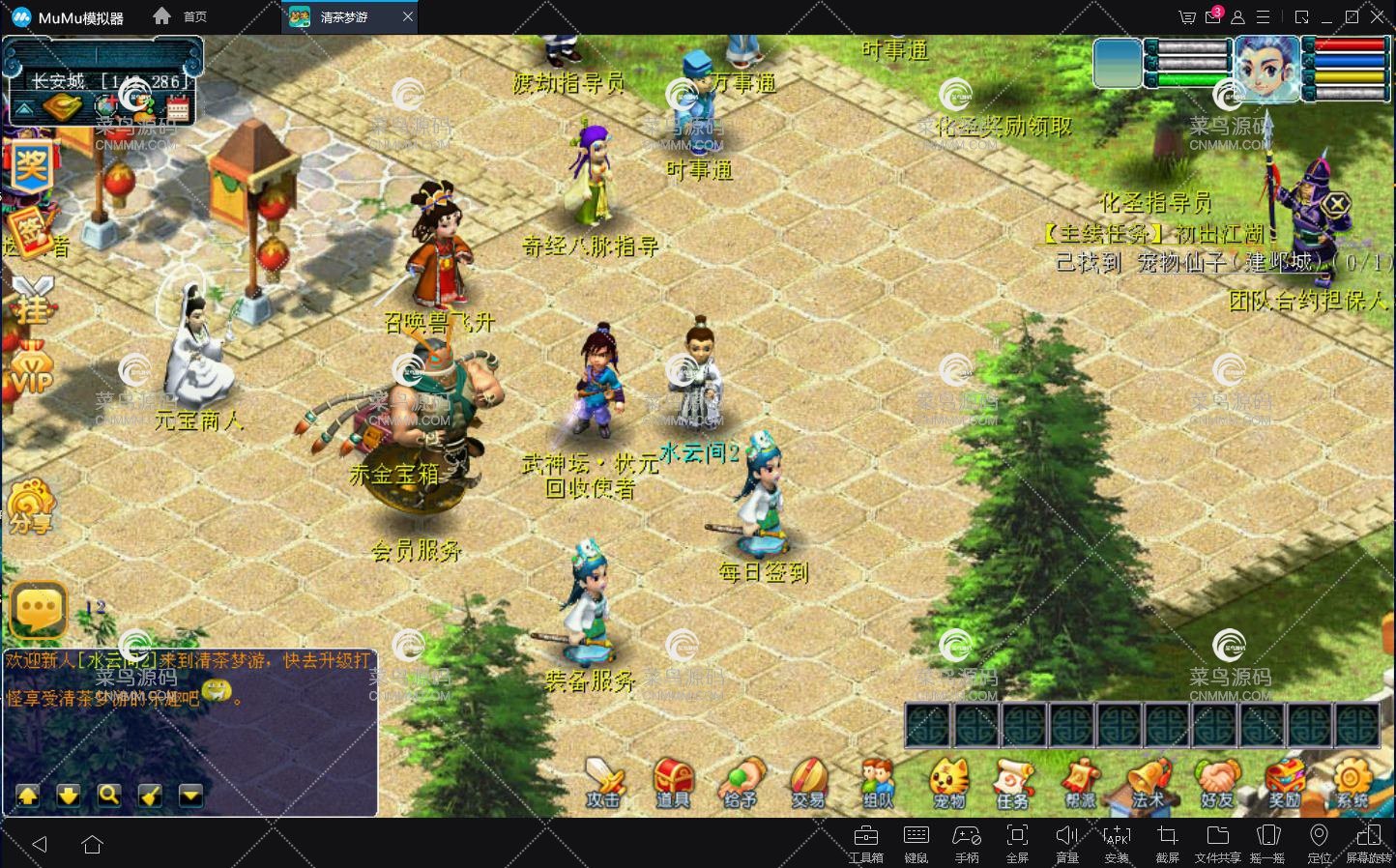Open the 系统 system gear menu
Viewport: 1396px width, 868px height.
coord(1352,782)
